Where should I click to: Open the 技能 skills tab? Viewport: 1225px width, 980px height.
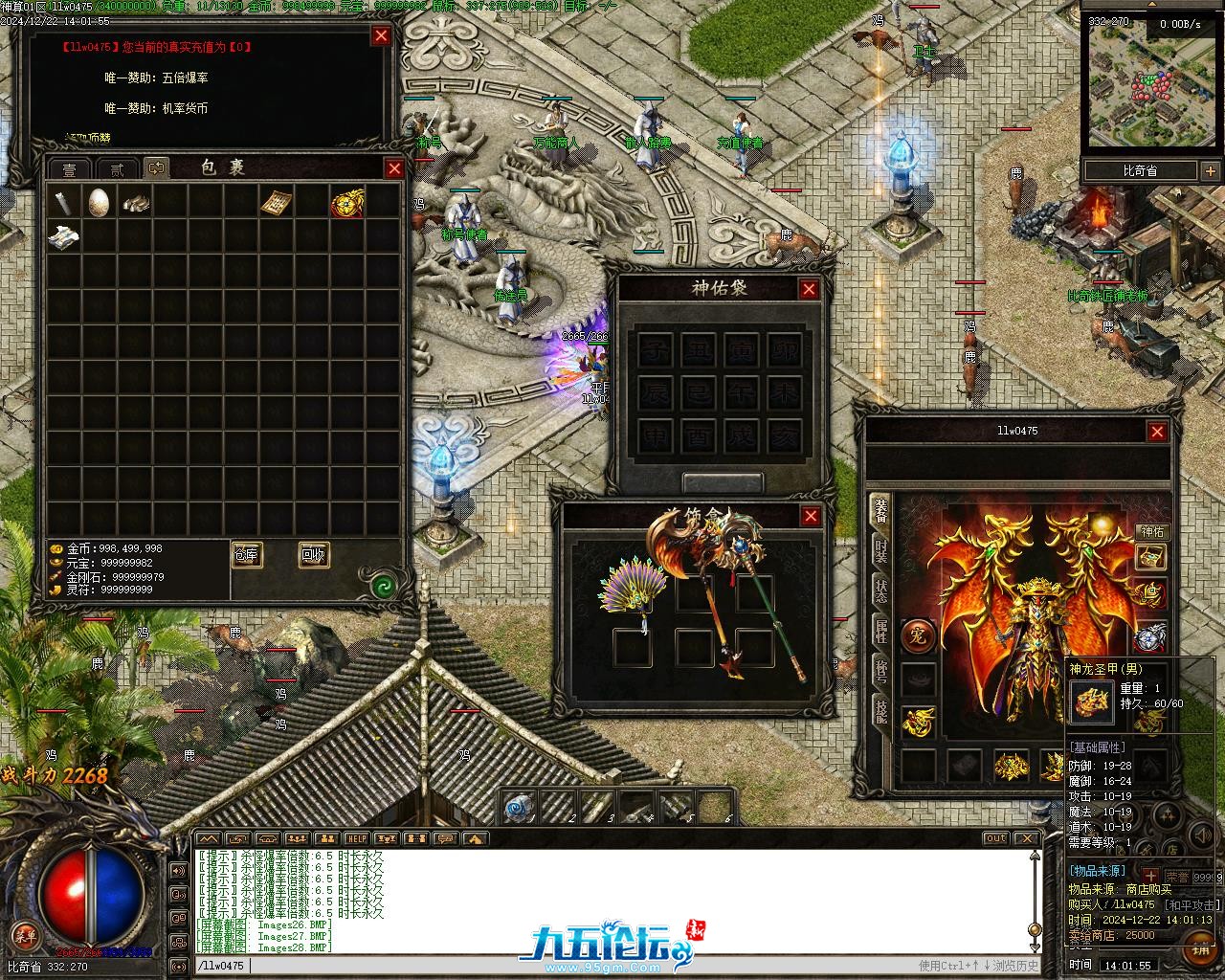click(x=880, y=708)
